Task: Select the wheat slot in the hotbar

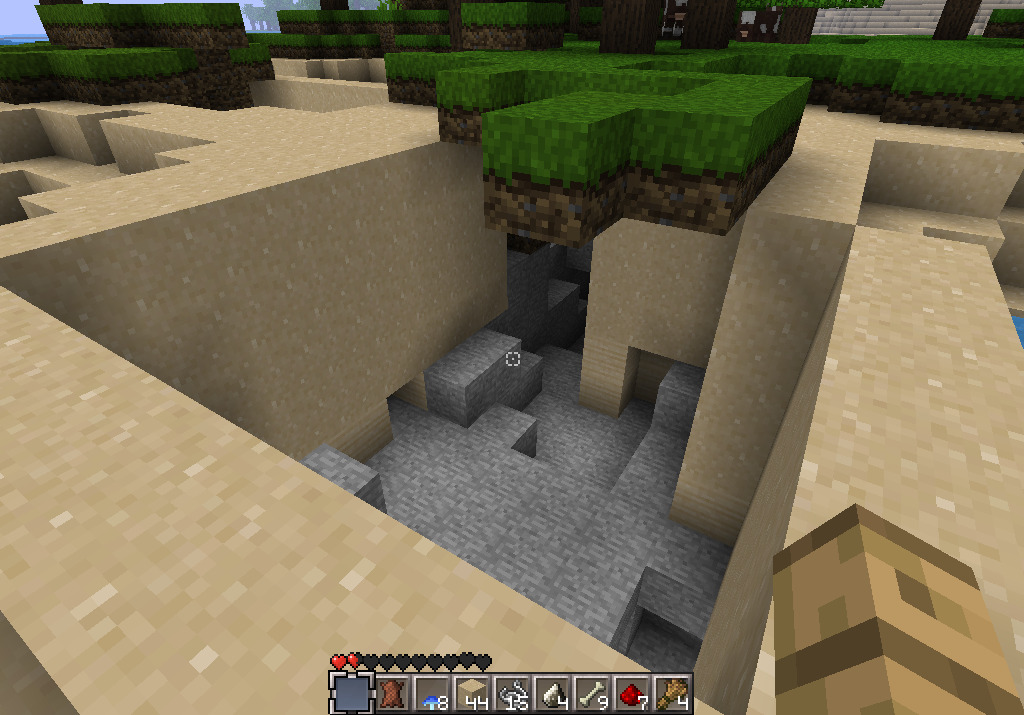Action: tap(672, 692)
